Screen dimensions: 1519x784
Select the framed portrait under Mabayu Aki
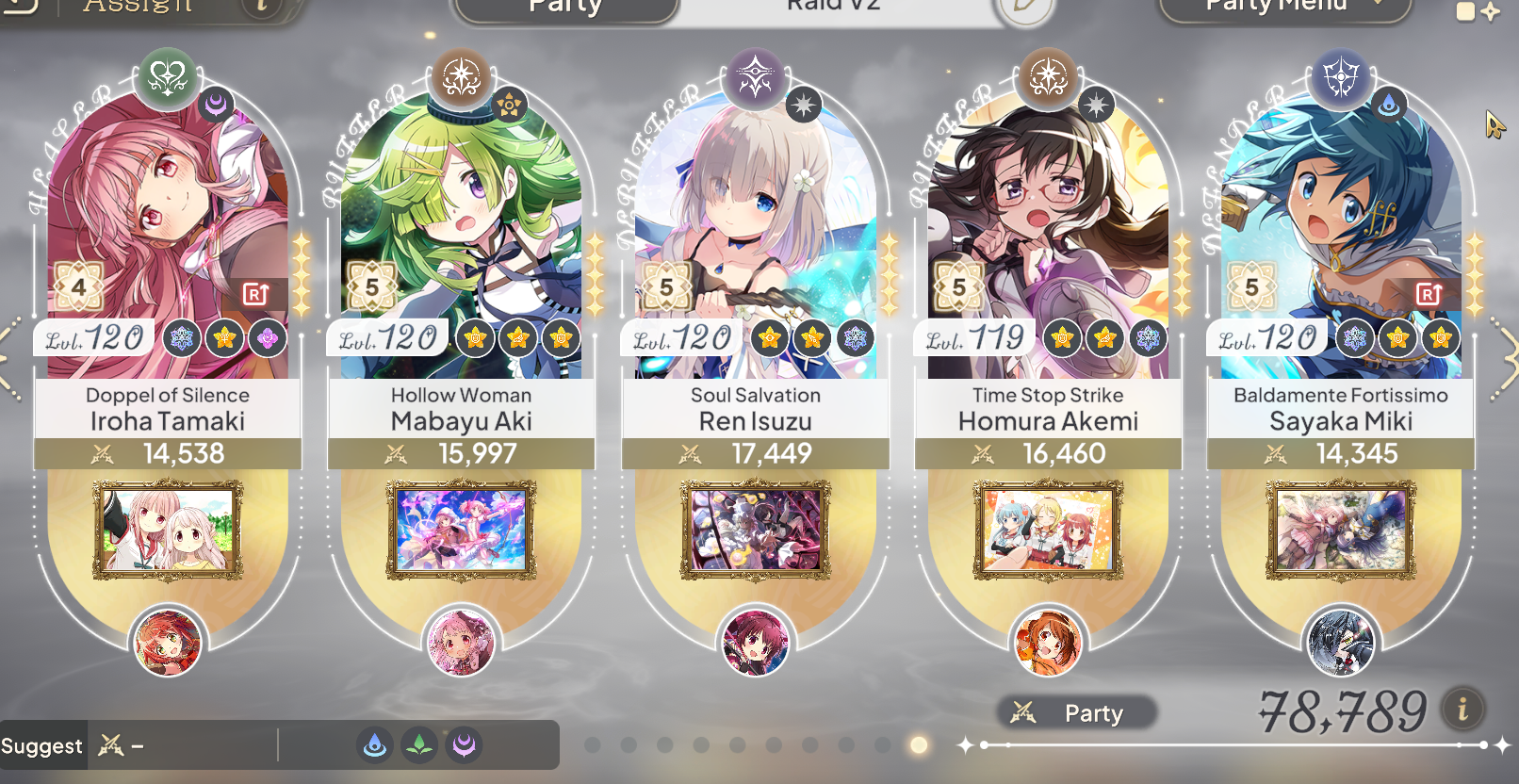pyautogui.click(x=461, y=530)
